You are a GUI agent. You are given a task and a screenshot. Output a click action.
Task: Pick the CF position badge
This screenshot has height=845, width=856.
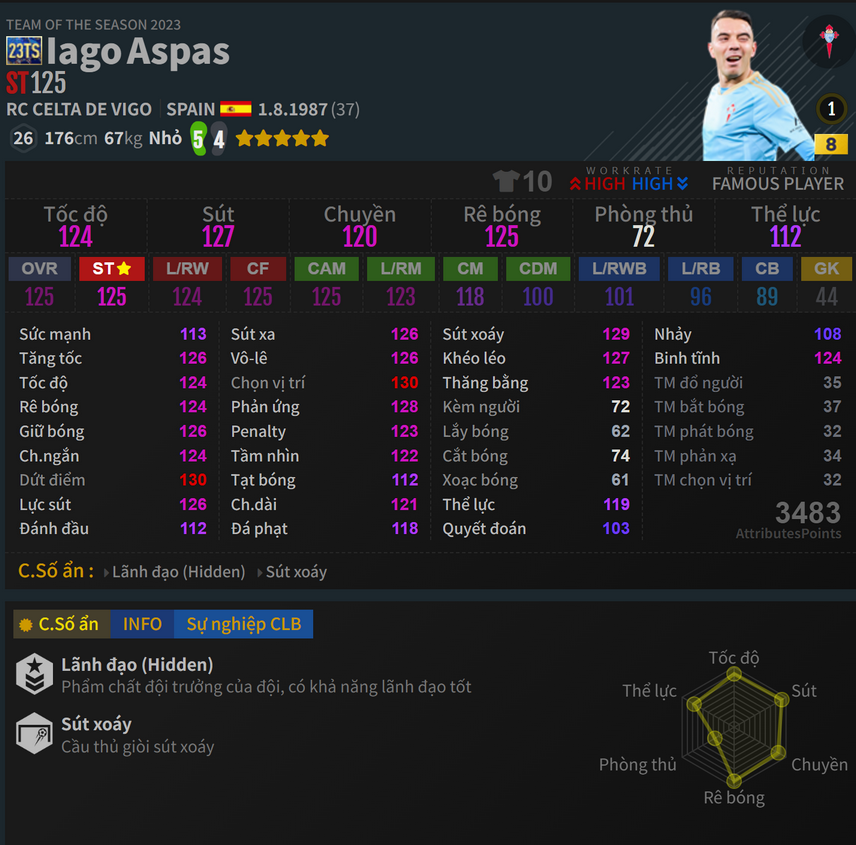257,269
